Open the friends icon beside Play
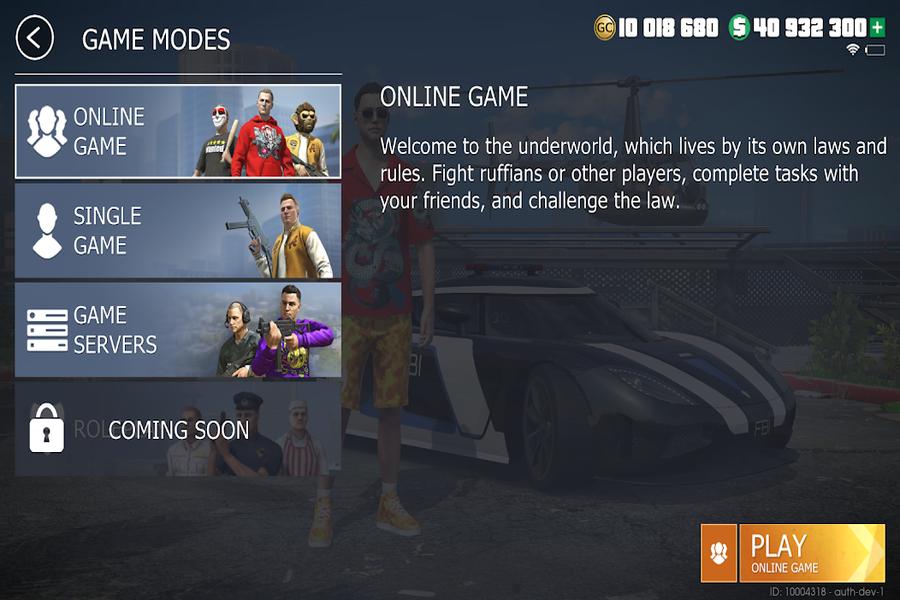 [x=719, y=553]
